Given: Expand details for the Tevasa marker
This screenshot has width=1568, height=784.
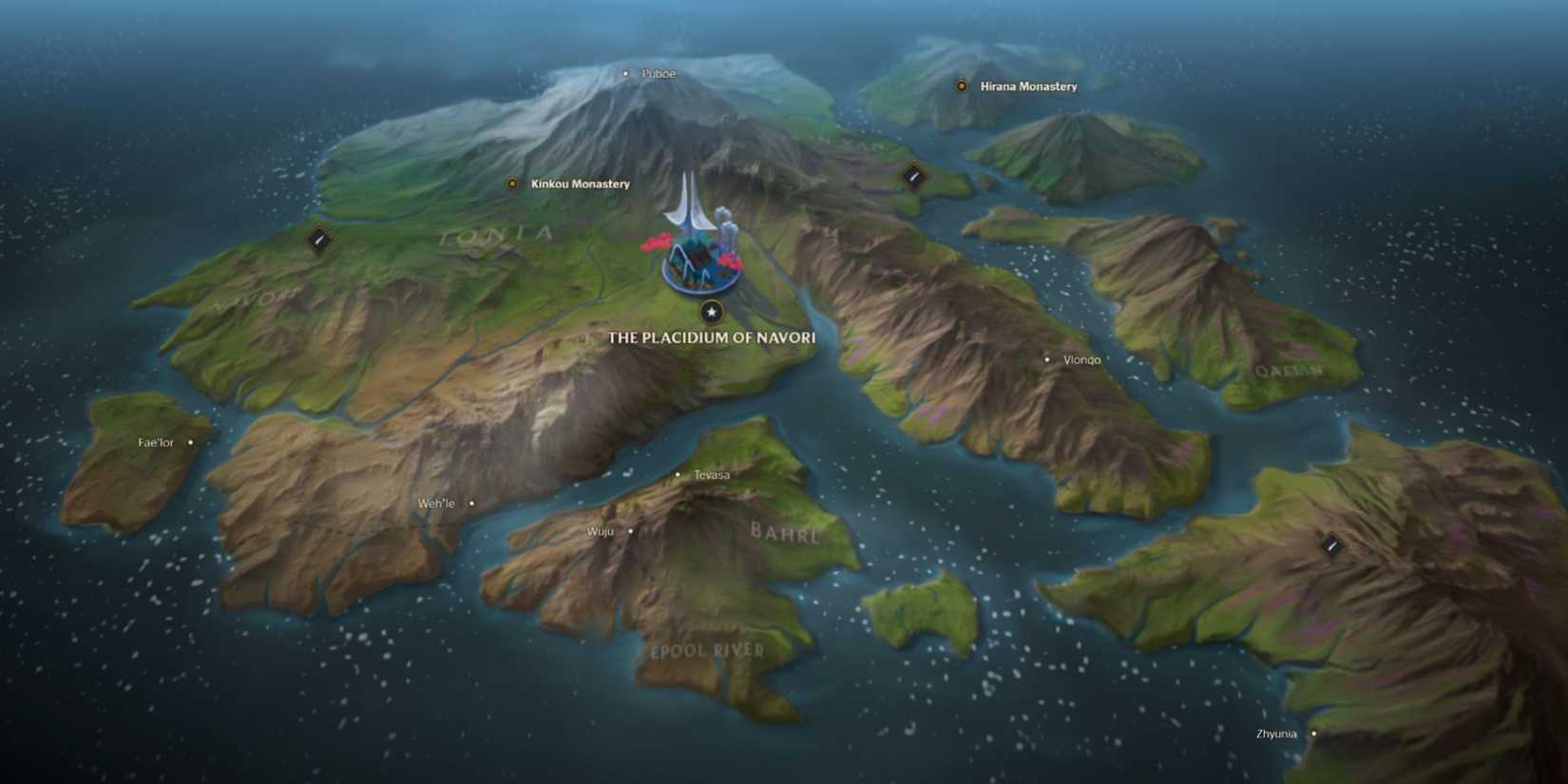Looking at the screenshot, I should click(x=678, y=472).
